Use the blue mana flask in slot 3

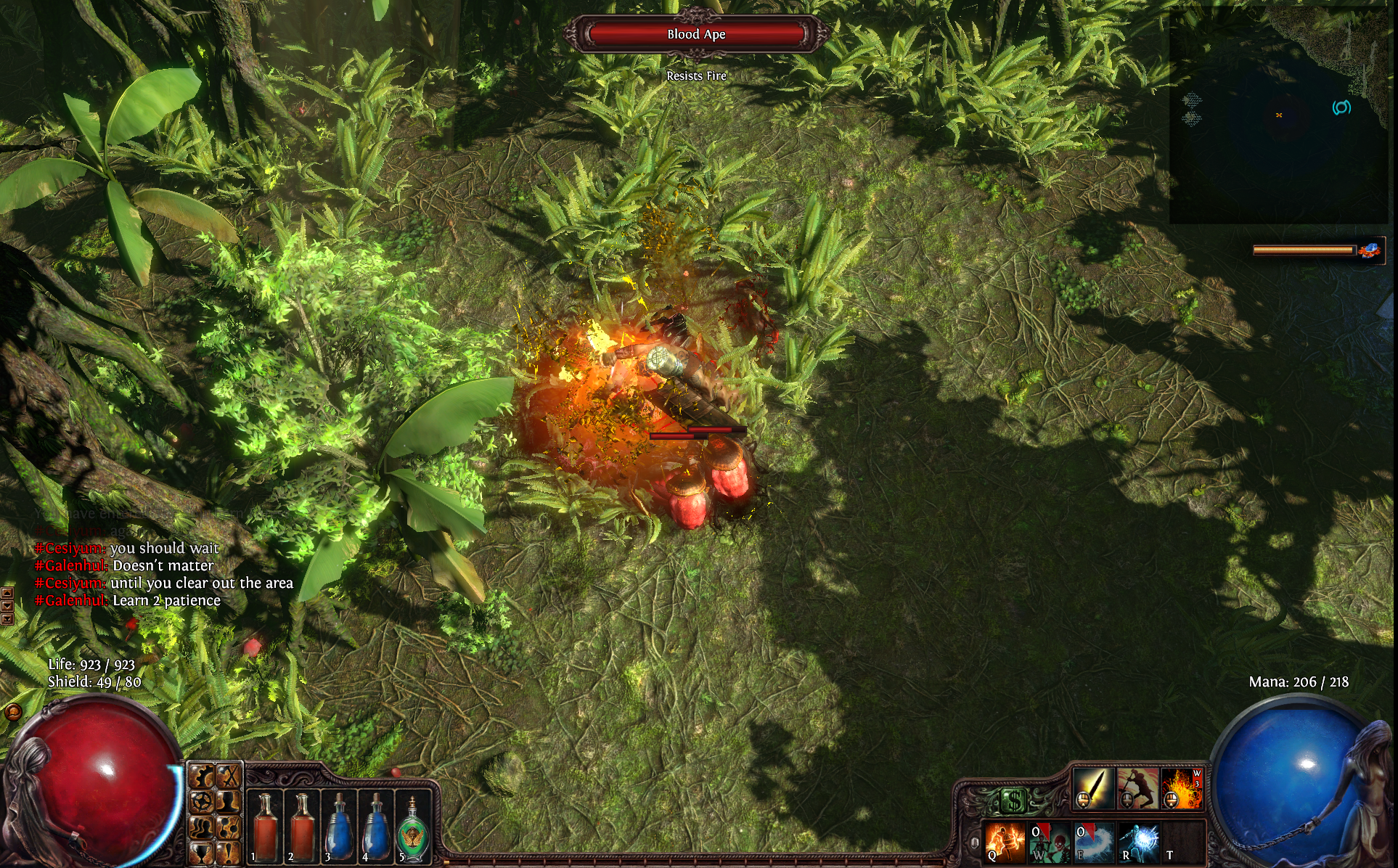coord(338,826)
